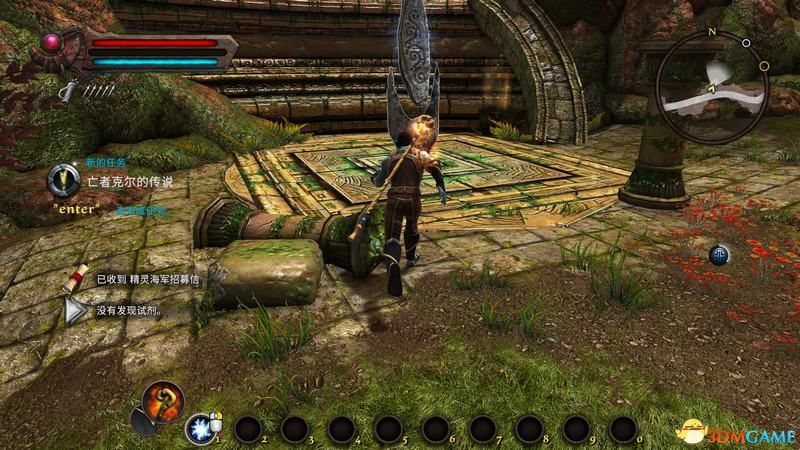Click the blue round marker icon

pos(719,255)
